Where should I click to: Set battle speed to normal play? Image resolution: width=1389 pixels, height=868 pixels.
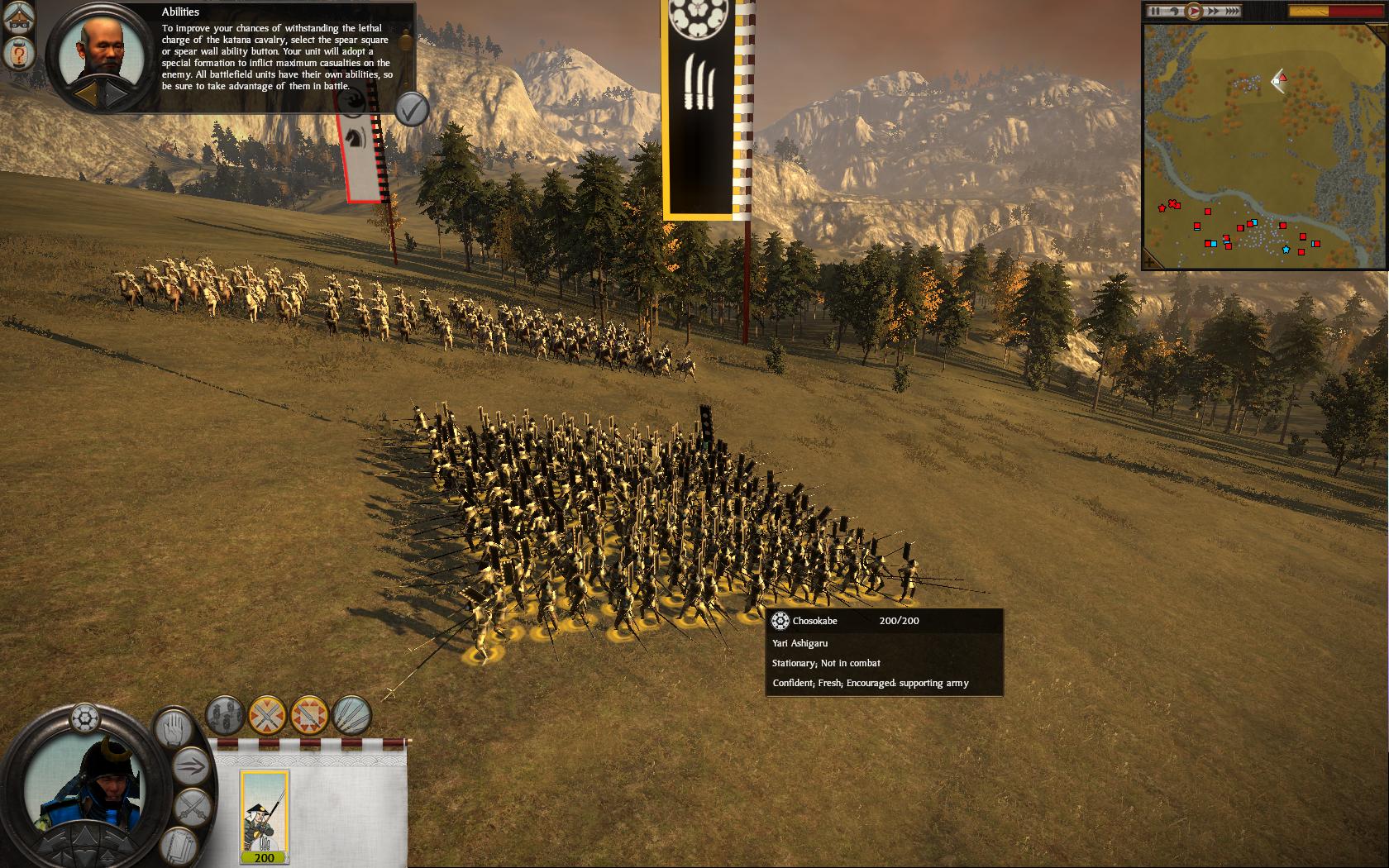[x=1193, y=12]
